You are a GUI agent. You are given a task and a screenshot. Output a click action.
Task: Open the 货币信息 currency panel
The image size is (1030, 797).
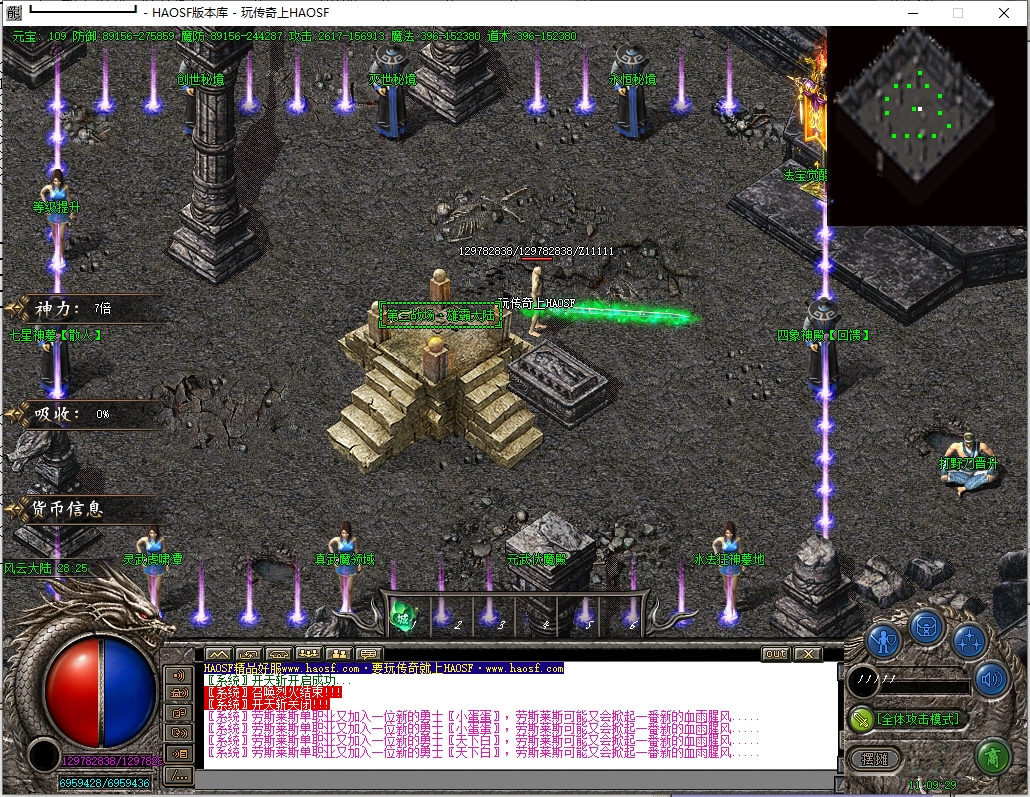coord(68,509)
